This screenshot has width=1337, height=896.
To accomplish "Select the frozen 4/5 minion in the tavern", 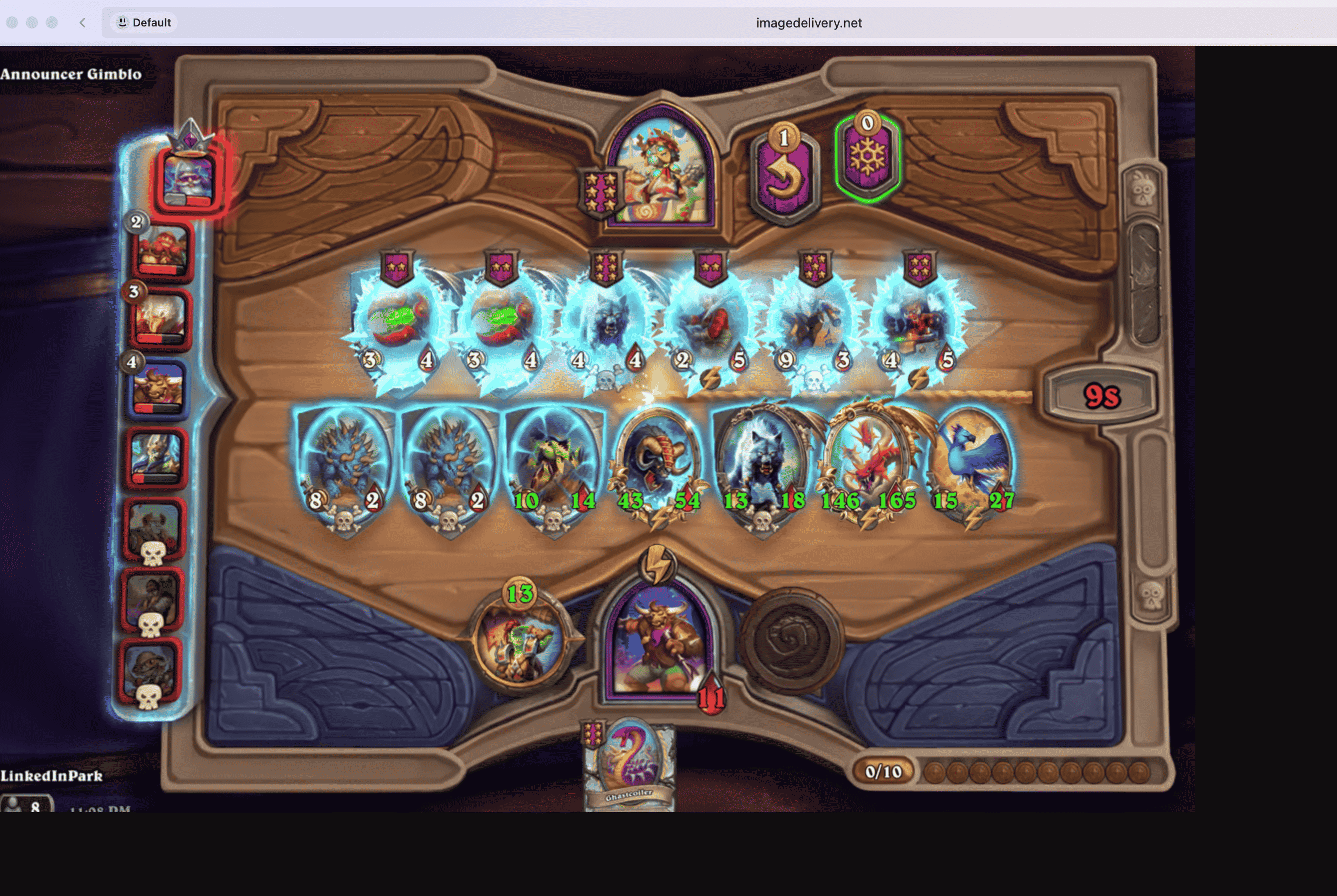I will coord(919,323).
